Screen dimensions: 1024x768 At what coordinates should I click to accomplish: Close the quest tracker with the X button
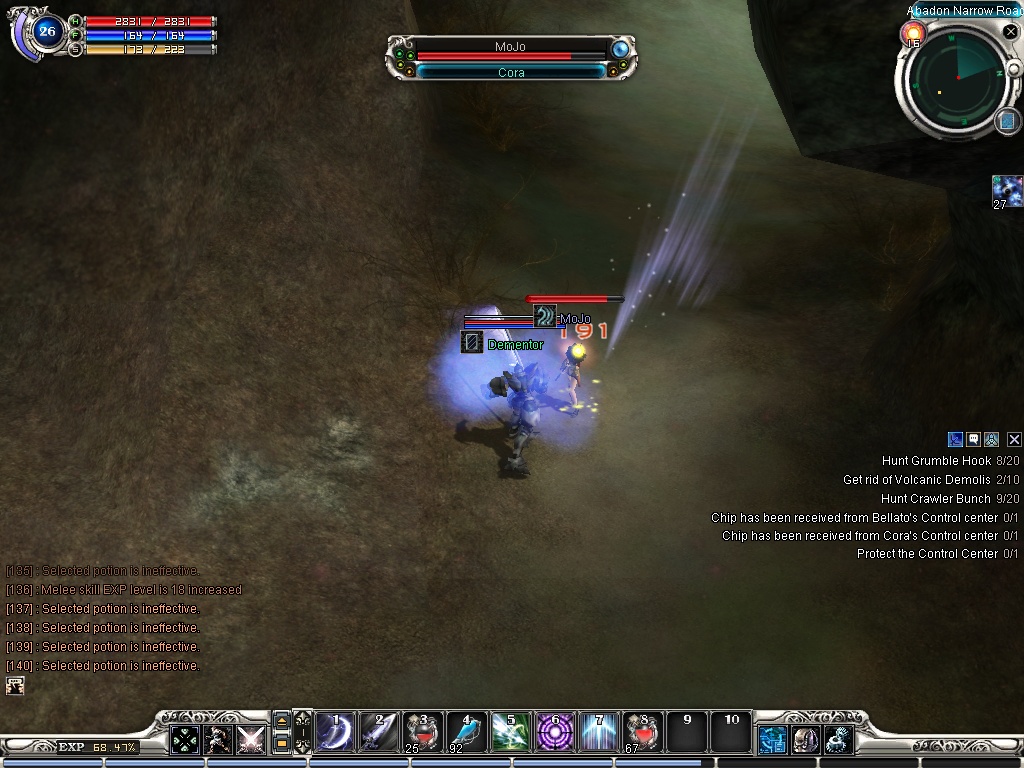point(1014,439)
